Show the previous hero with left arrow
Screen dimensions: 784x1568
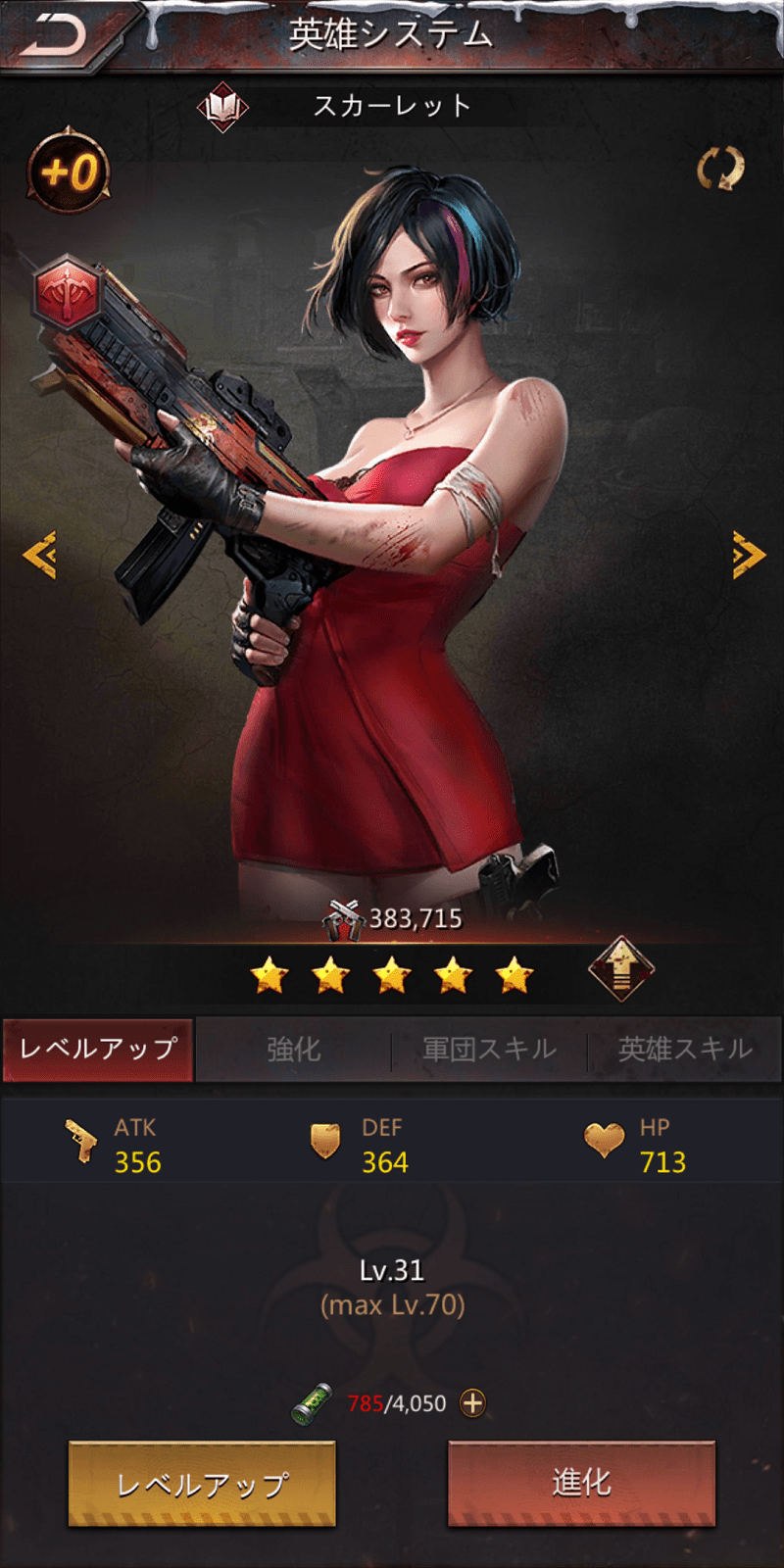click(40, 556)
